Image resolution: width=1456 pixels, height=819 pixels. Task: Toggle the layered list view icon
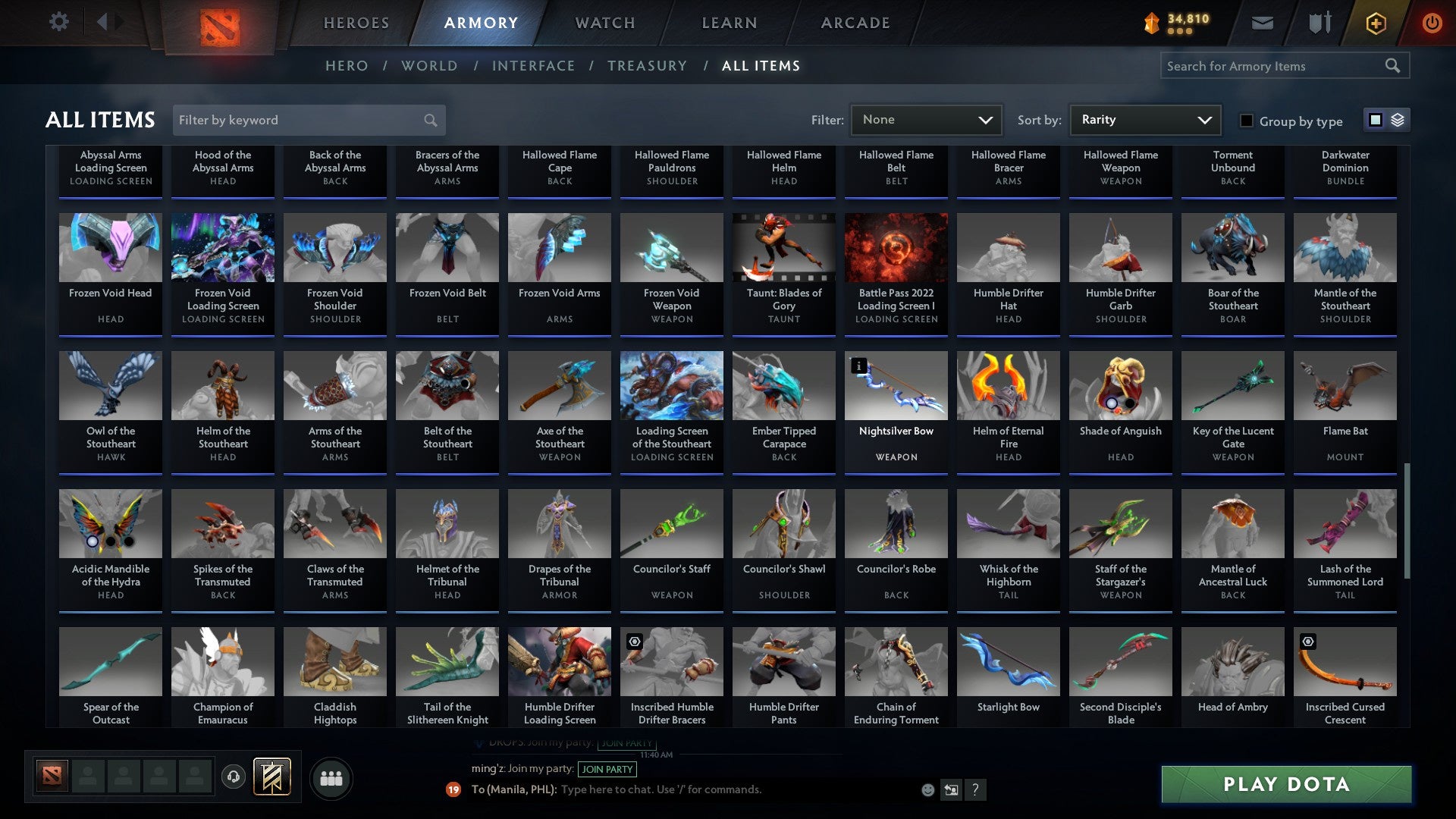(x=1398, y=120)
